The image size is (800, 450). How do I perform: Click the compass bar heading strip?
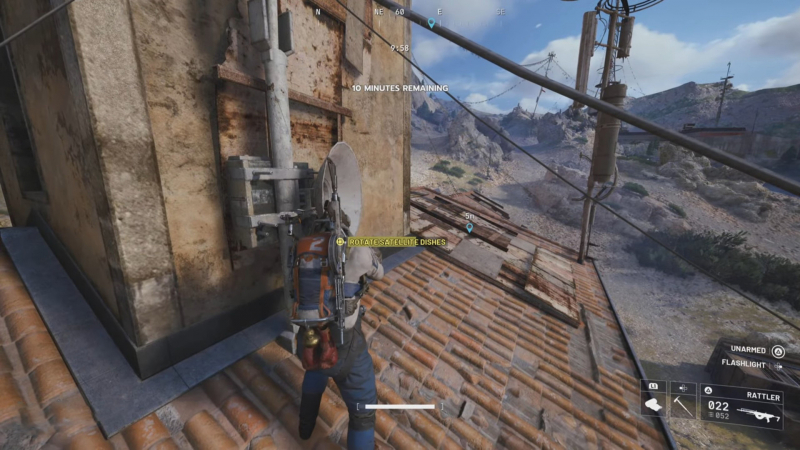(400, 13)
